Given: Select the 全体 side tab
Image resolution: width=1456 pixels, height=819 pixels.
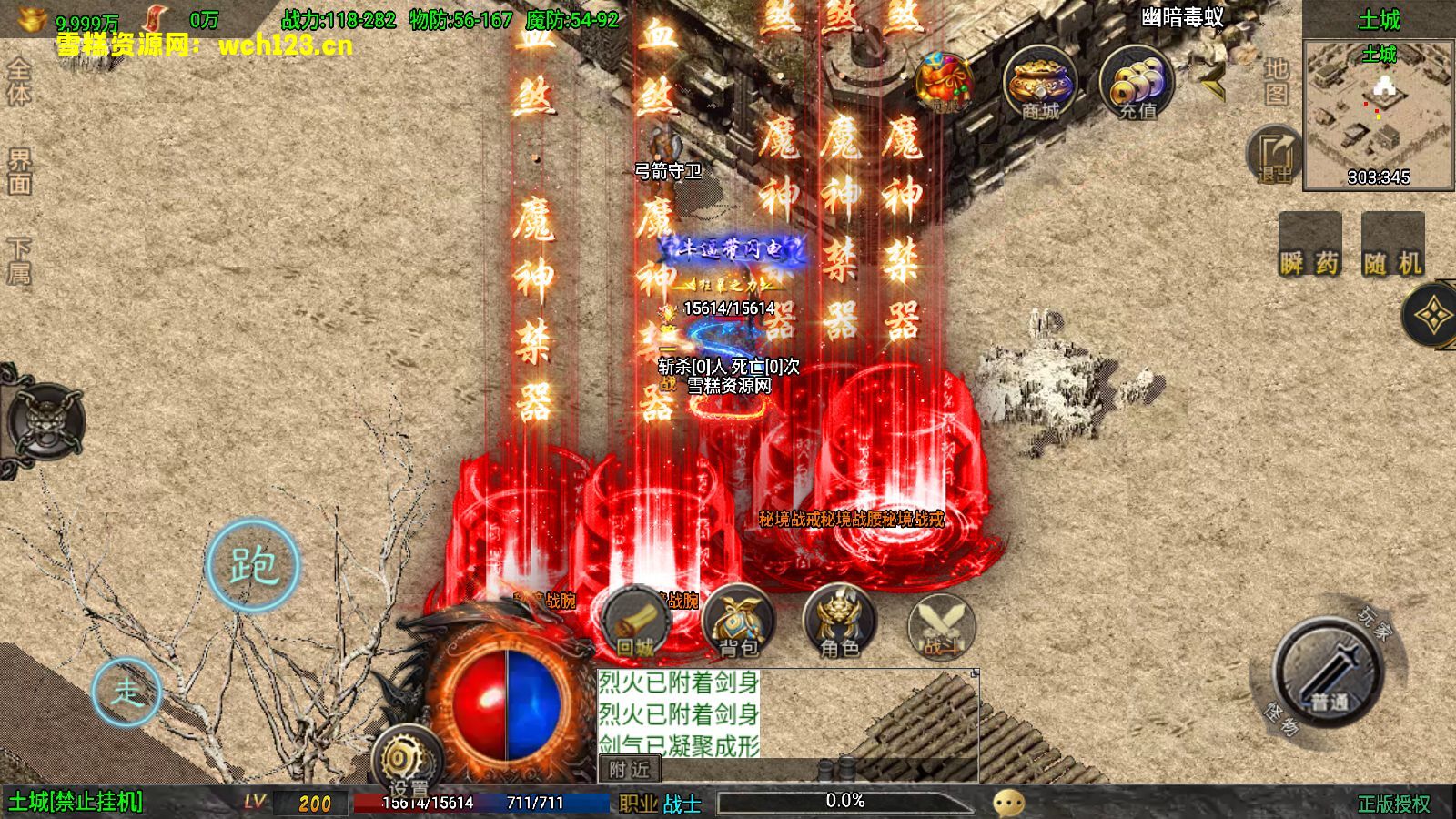Looking at the screenshot, I should (19, 82).
